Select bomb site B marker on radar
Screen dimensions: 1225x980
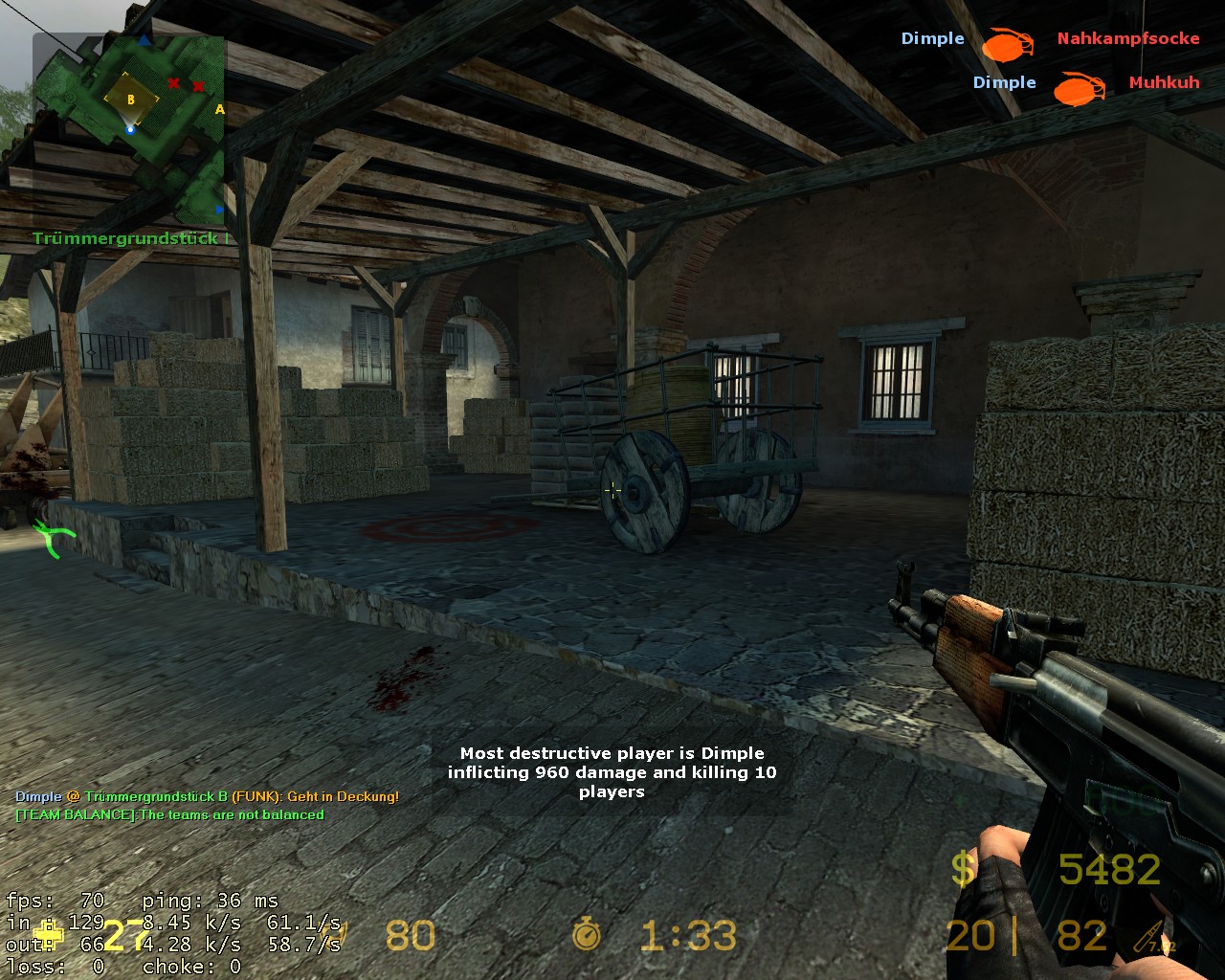(131, 99)
